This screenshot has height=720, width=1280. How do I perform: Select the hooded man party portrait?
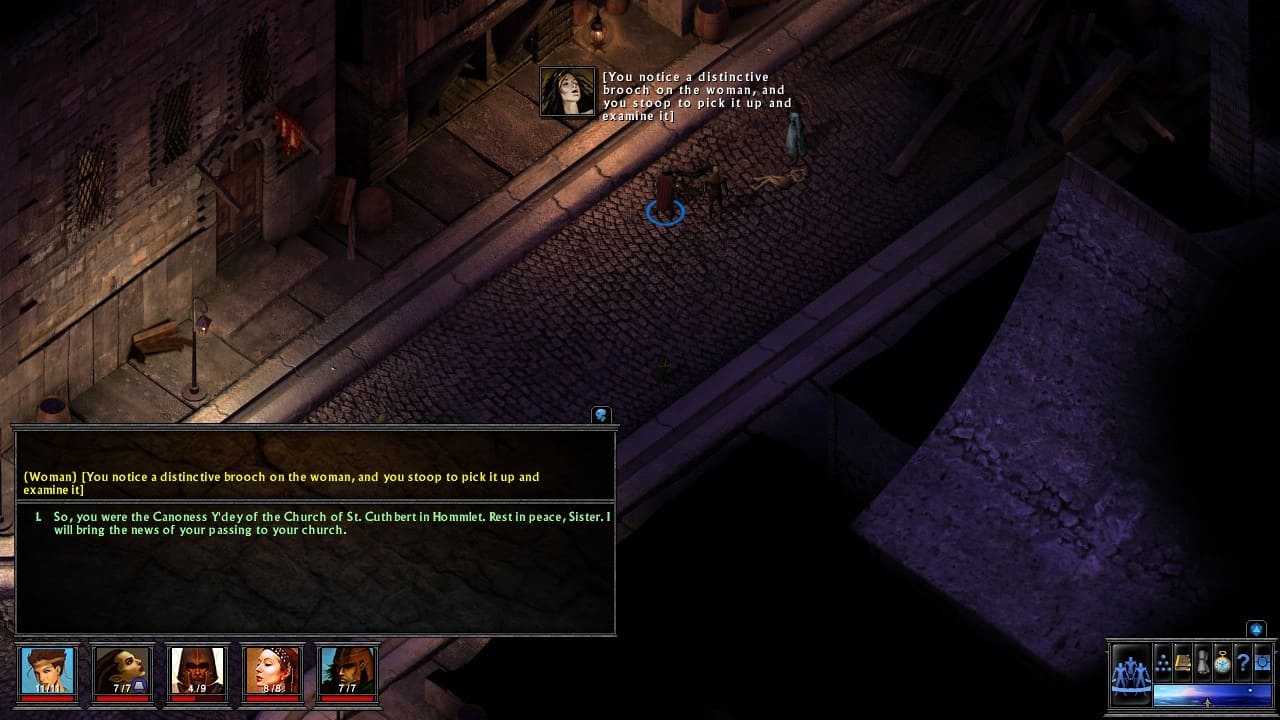[196, 670]
